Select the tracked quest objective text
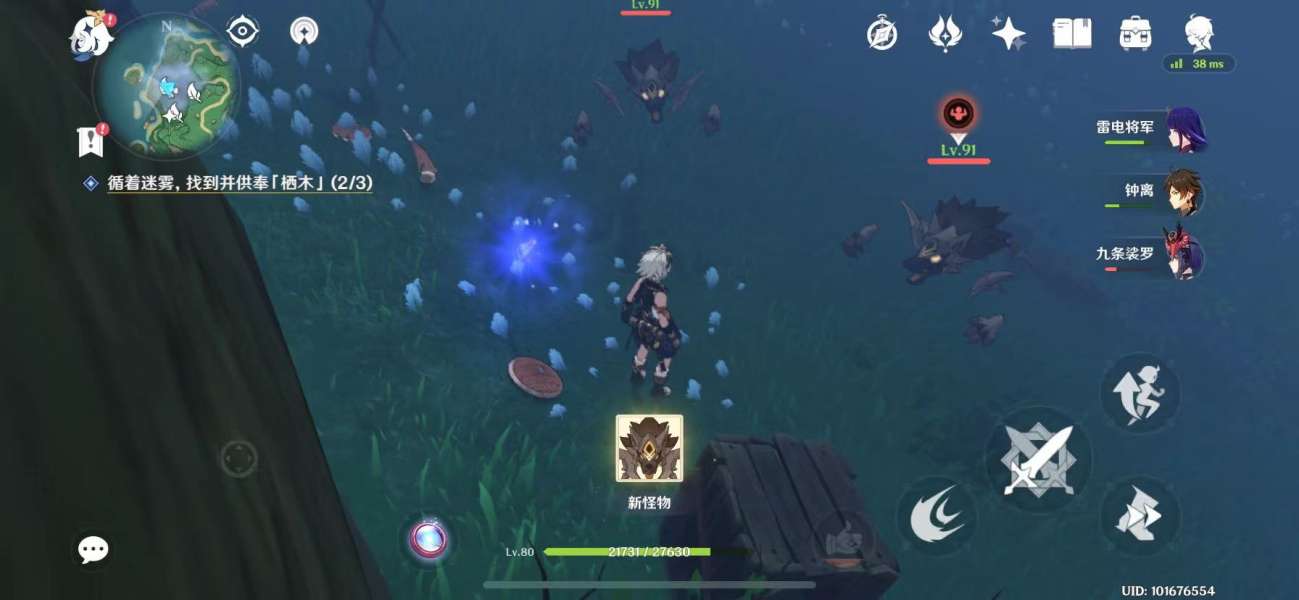Viewport: 1299px width, 600px height. pos(240,184)
